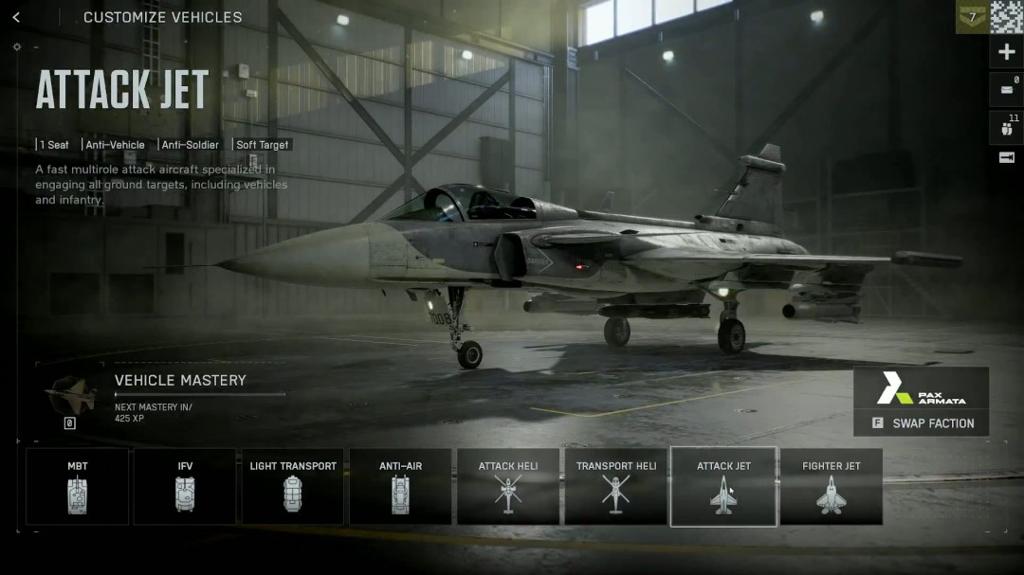Open the Light Transport vehicle tile
Screen dimensions: 1024x575
tap(292, 486)
